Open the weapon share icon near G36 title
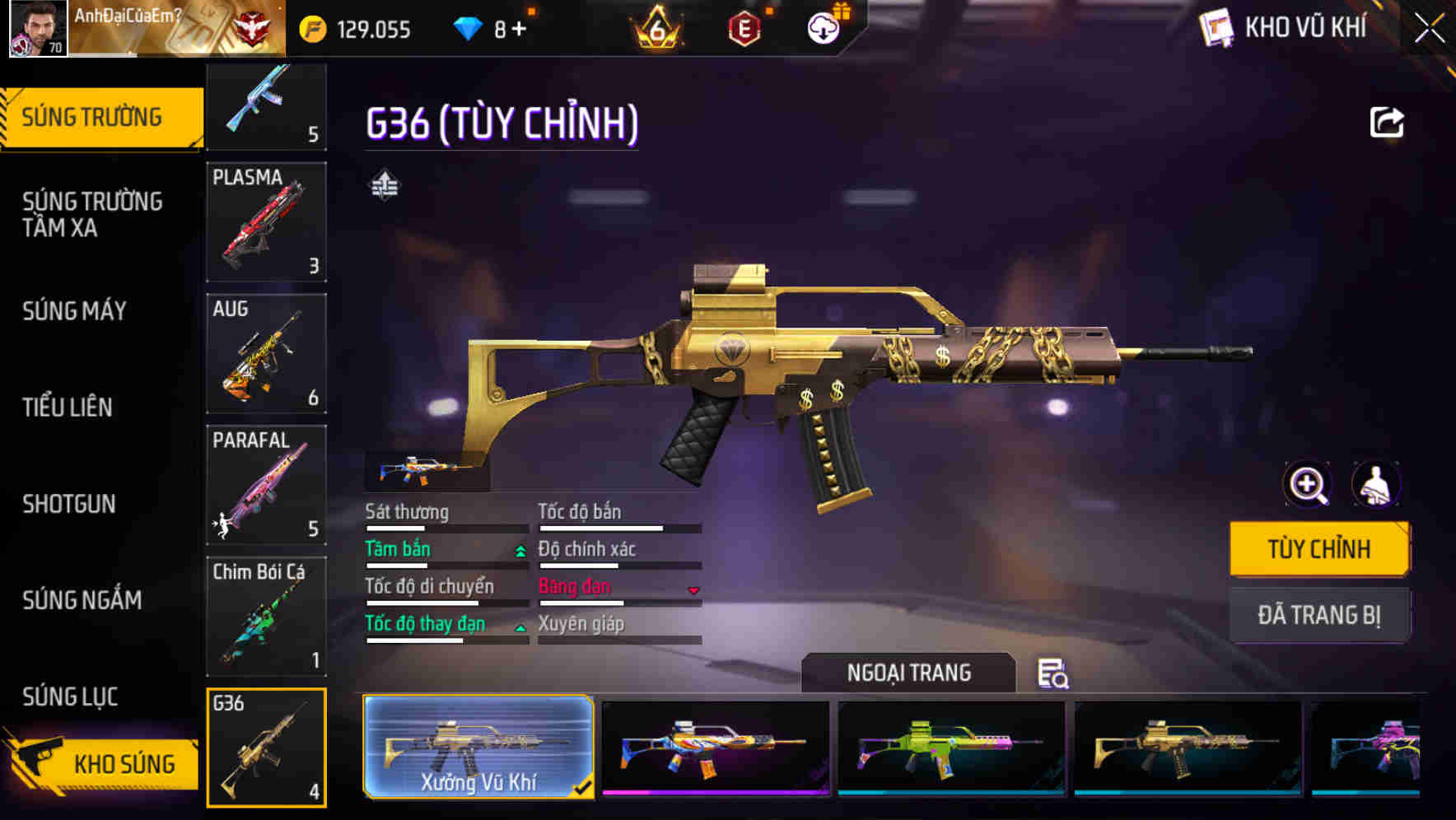The height and width of the screenshot is (820, 1456). [1388, 121]
